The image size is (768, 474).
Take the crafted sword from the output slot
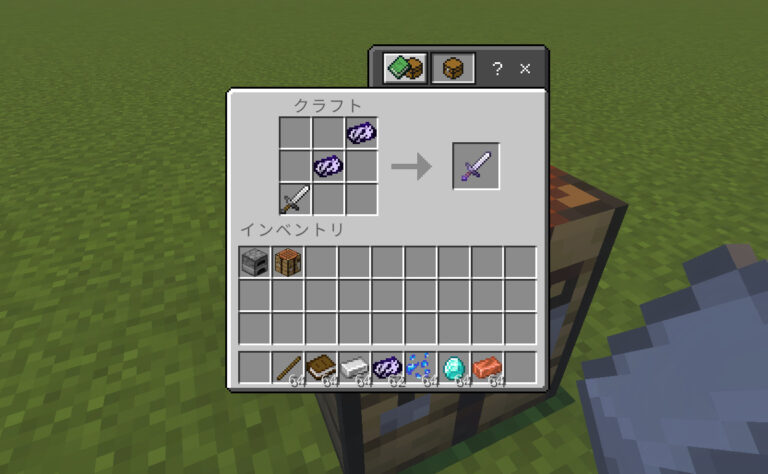476,166
